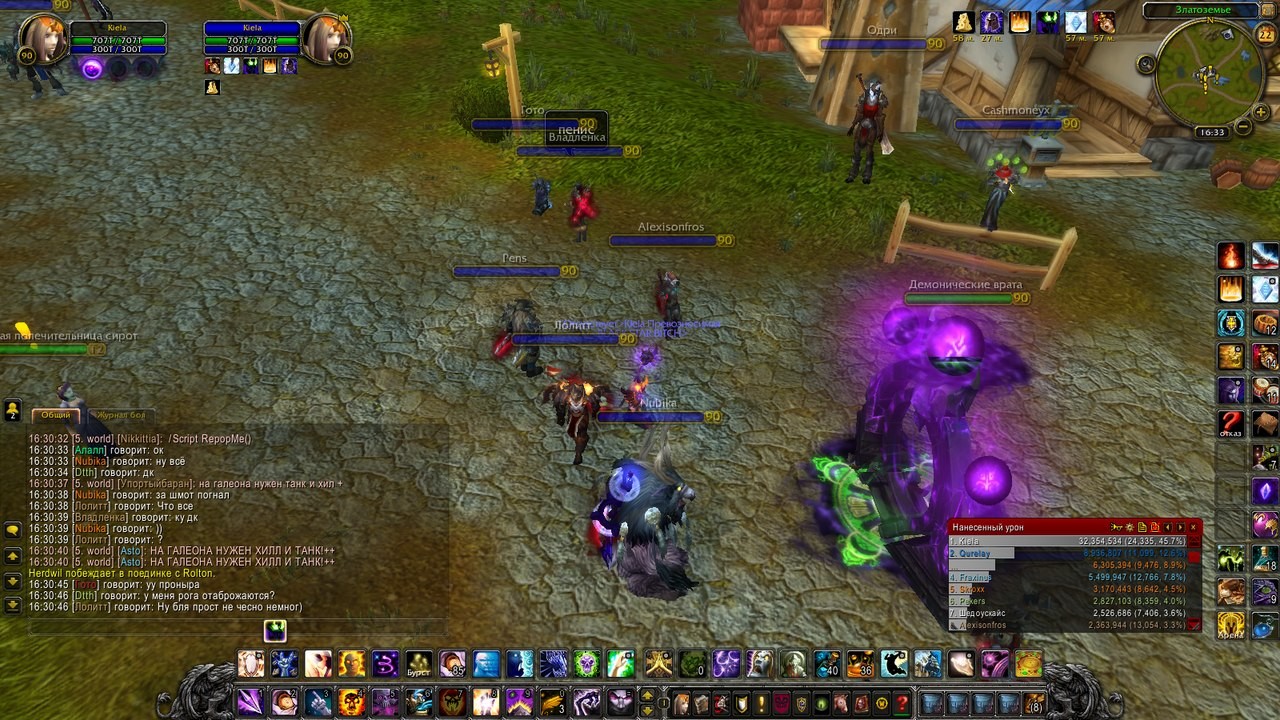Switch to the Общий chat tab
This screenshot has height=720, width=1280.
click(x=56, y=415)
